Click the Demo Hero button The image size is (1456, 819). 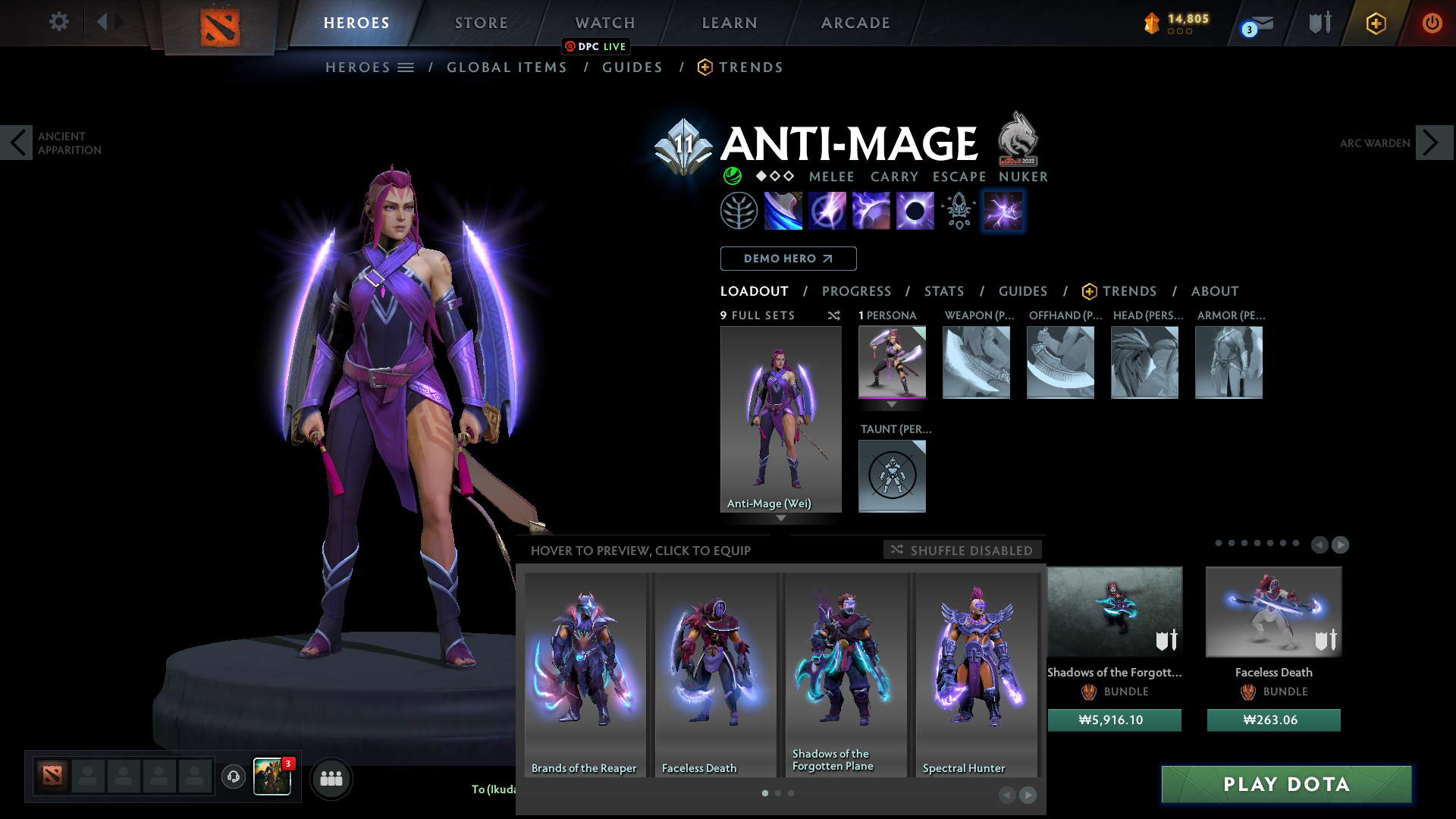788,259
